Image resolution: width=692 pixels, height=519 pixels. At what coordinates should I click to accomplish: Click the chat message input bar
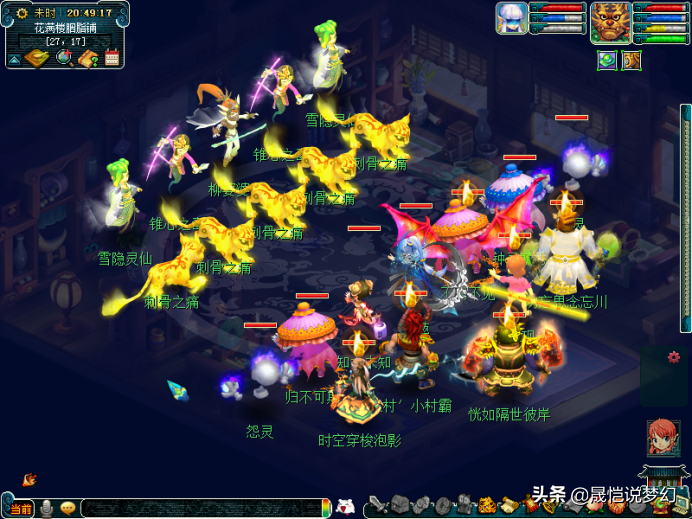[x=200, y=508]
